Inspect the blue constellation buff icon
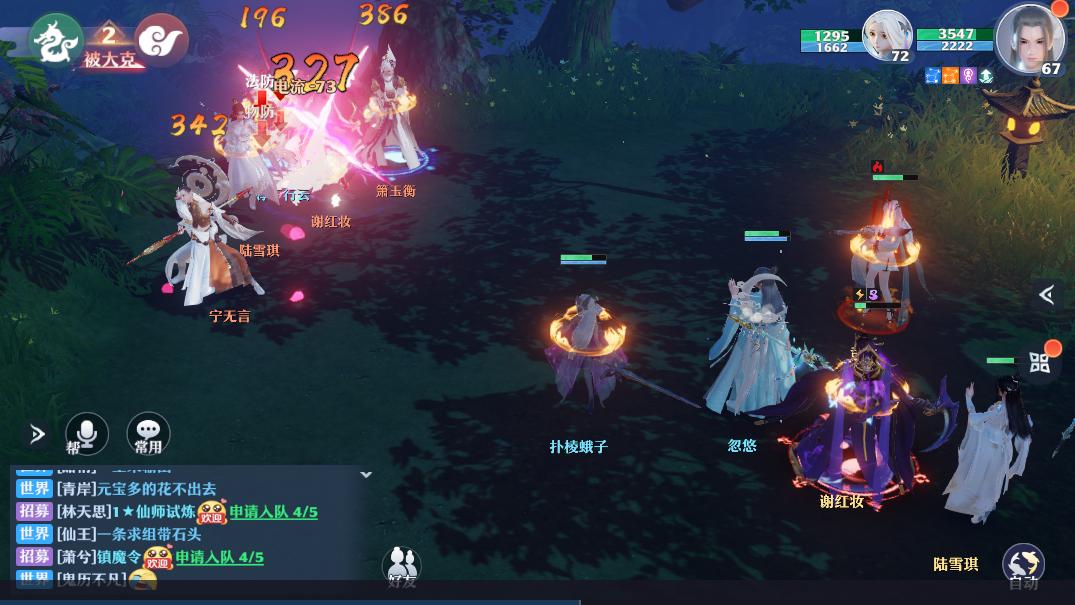Screen dimensions: 1075x605 coord(933,76)
